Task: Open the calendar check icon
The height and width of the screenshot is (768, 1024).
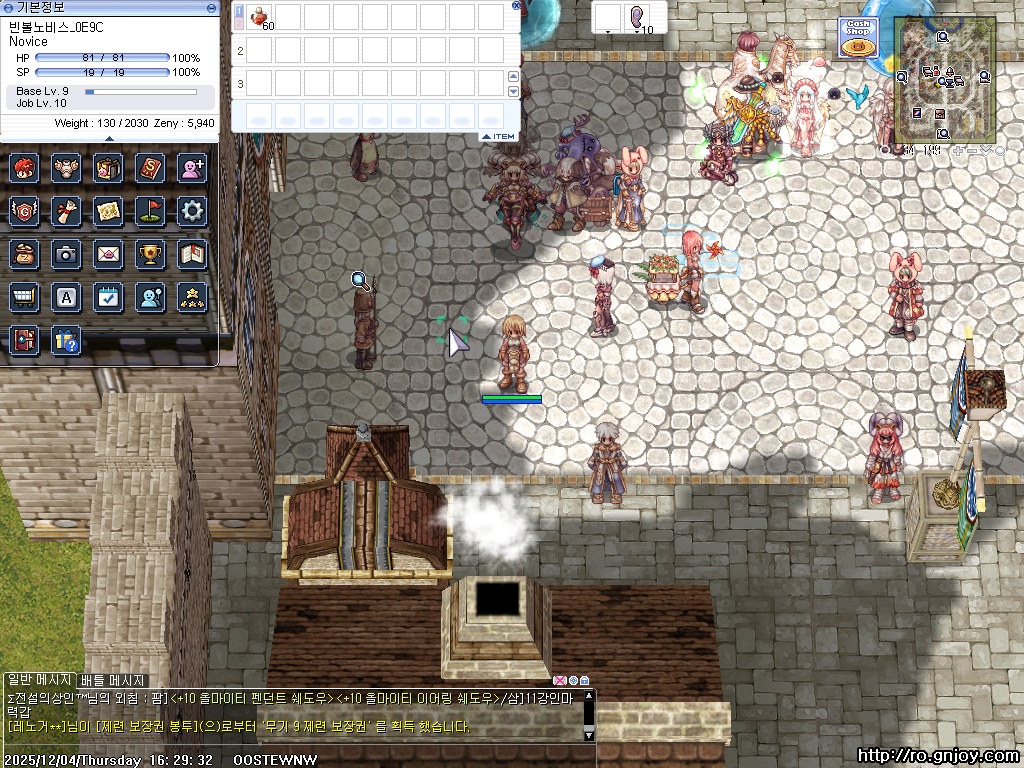Action: (x=108, y=297)
